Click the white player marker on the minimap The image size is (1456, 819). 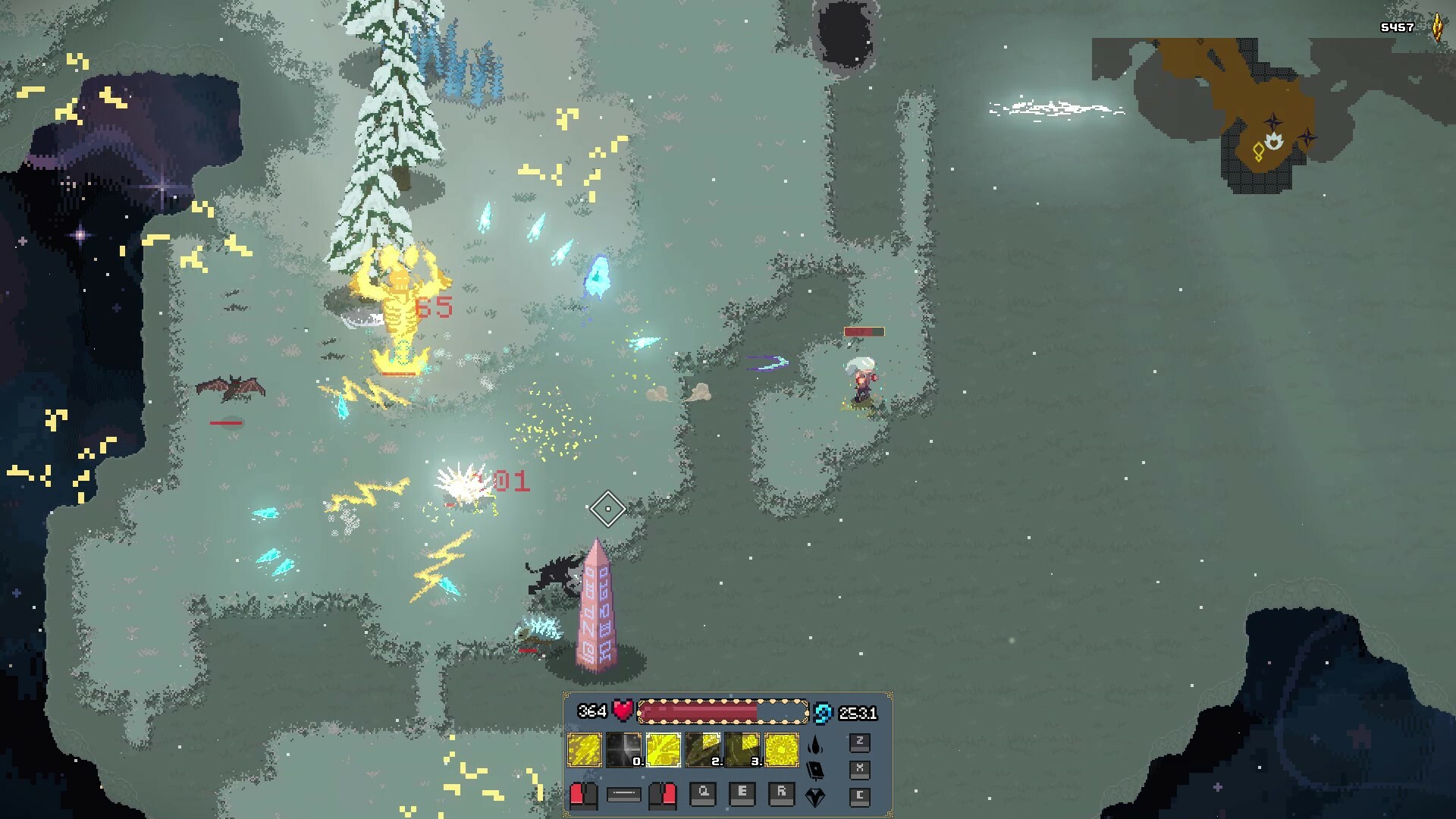click(x=1273, y=141)
